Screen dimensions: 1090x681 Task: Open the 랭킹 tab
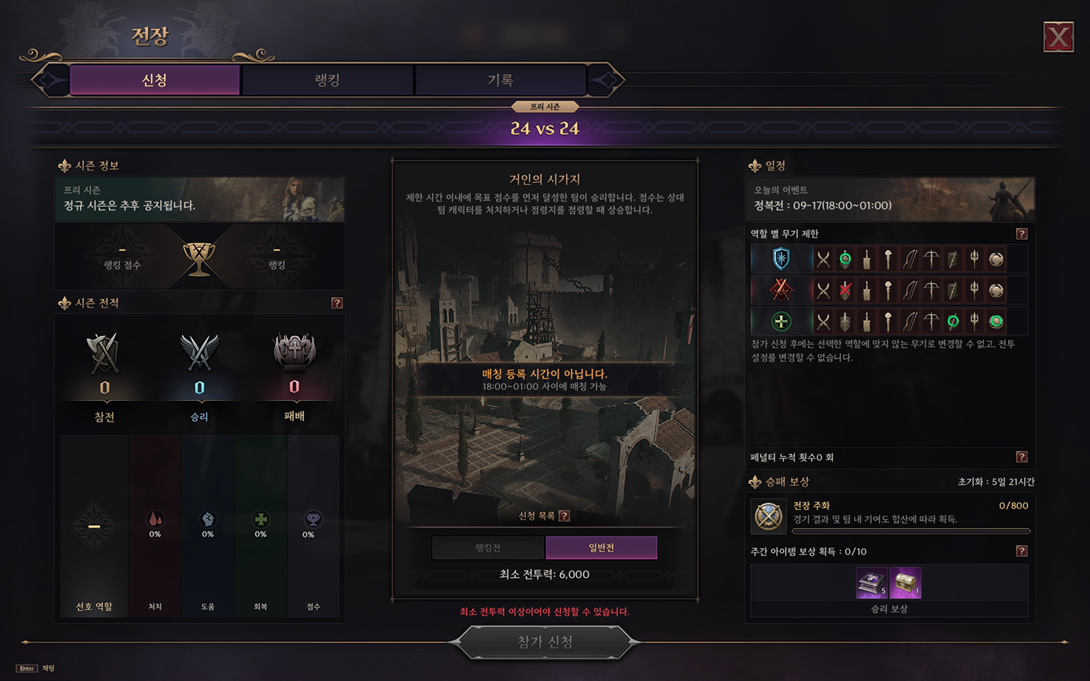327,80
